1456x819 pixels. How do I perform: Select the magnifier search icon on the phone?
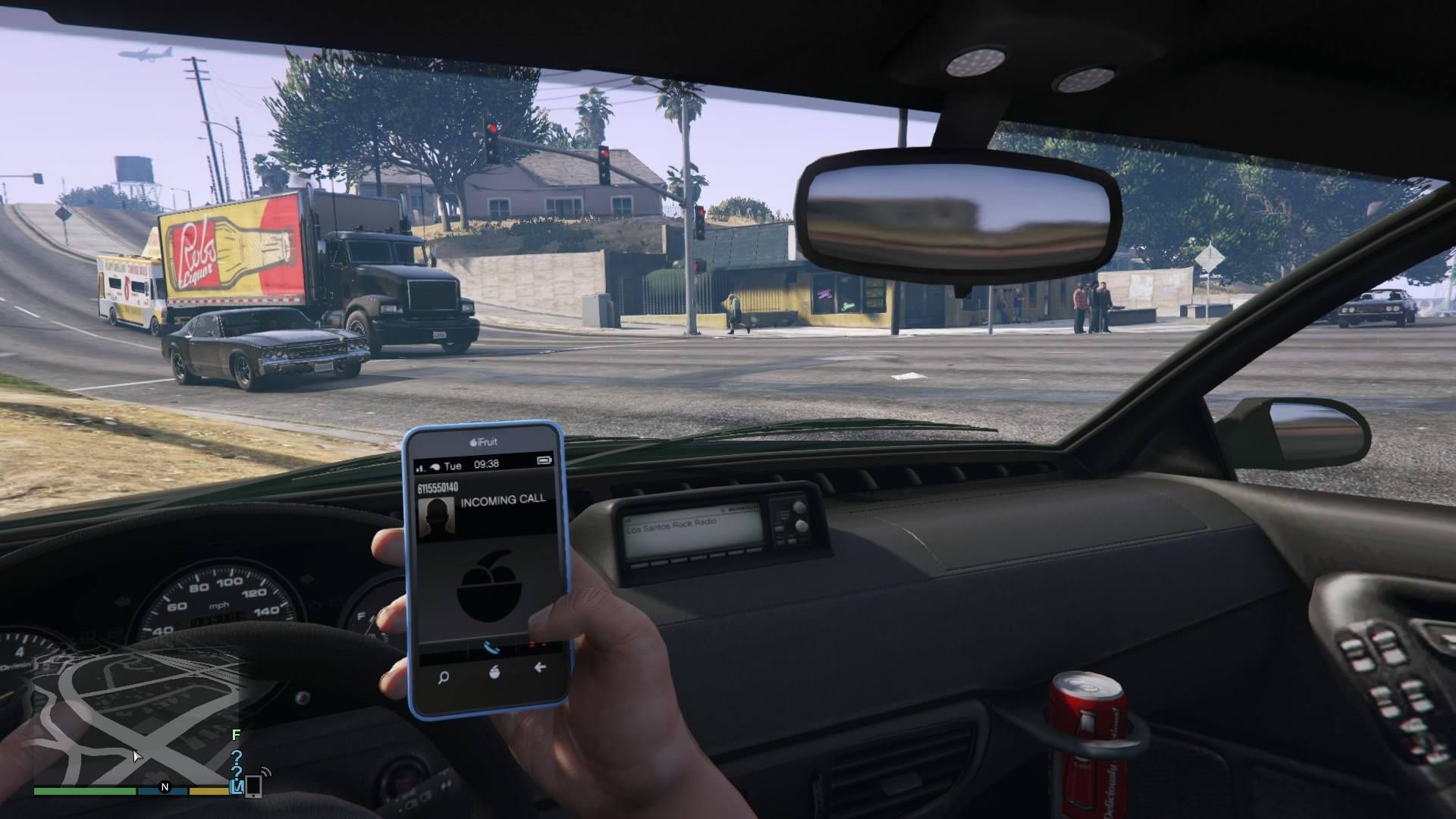point(442,678)
